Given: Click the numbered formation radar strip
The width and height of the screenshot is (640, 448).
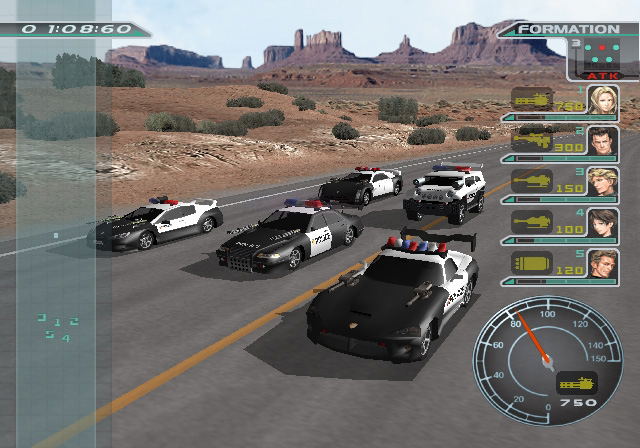Looking at the screenshot, I should (58, 329).
